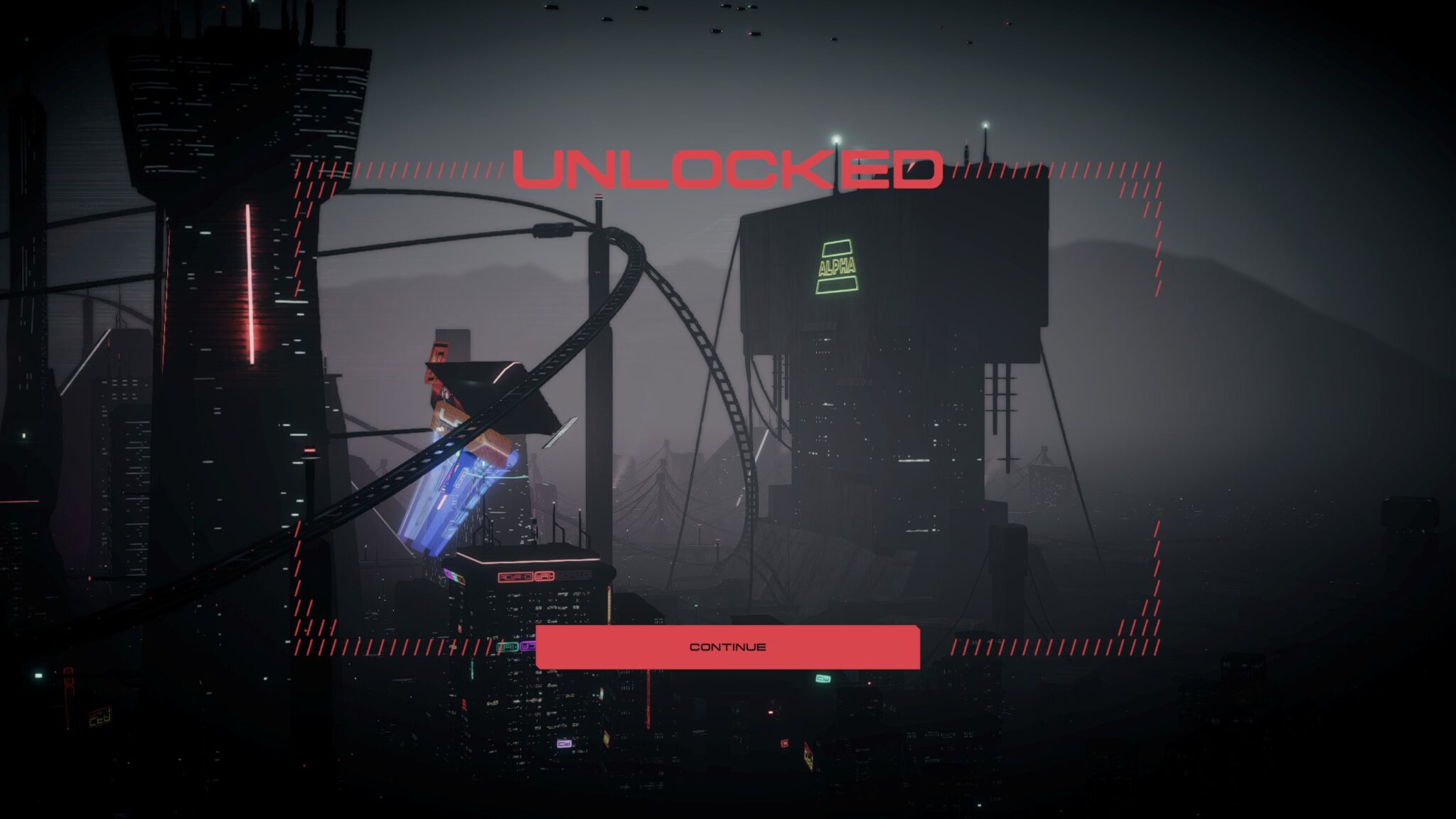Screen dimensions: 1456x819
Task: Select the yellow skull neon sign lower right
Action: [x=808, y=759]
